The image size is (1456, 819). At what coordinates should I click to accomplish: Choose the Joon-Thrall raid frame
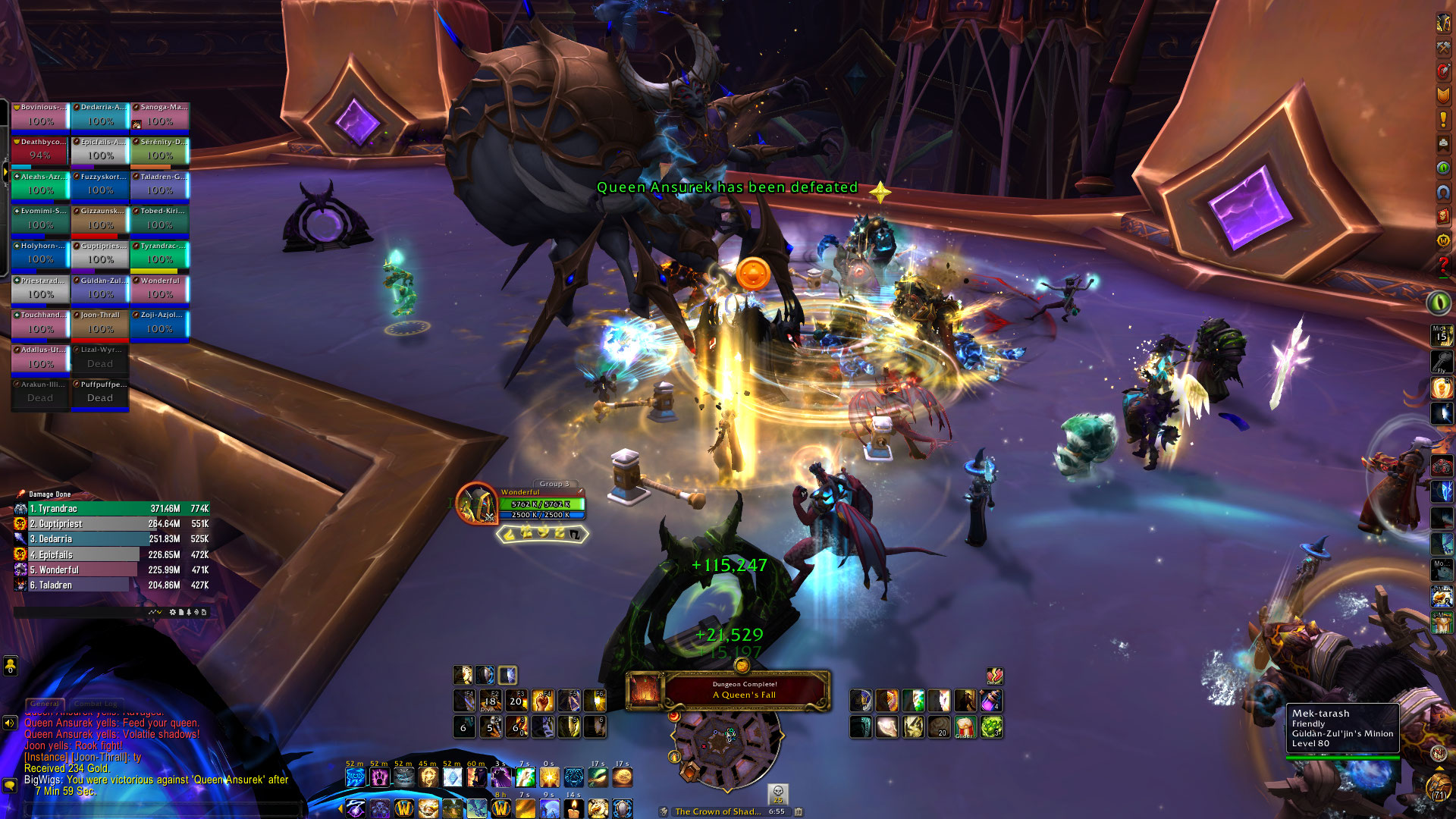(100, 325)
